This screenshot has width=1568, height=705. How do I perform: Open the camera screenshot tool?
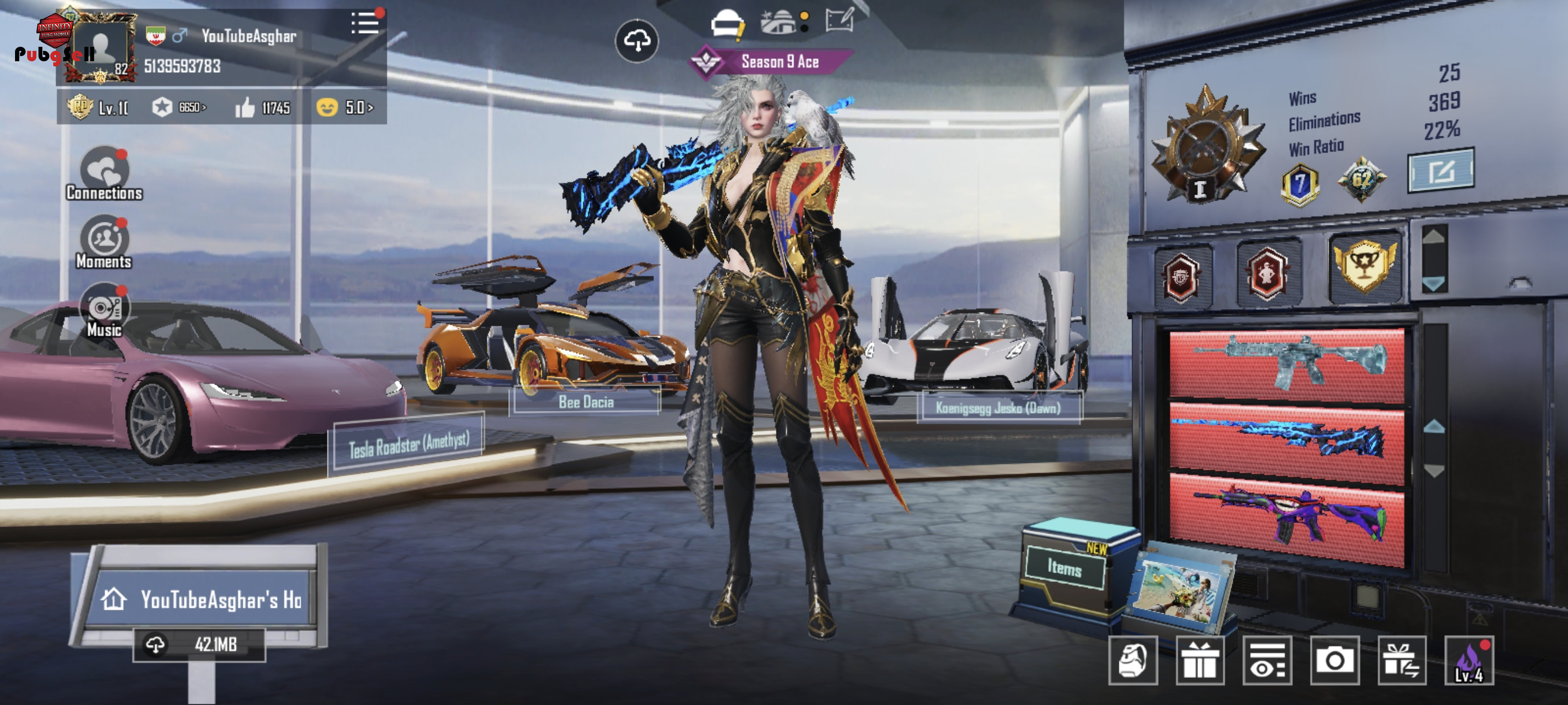point(1334,661)
